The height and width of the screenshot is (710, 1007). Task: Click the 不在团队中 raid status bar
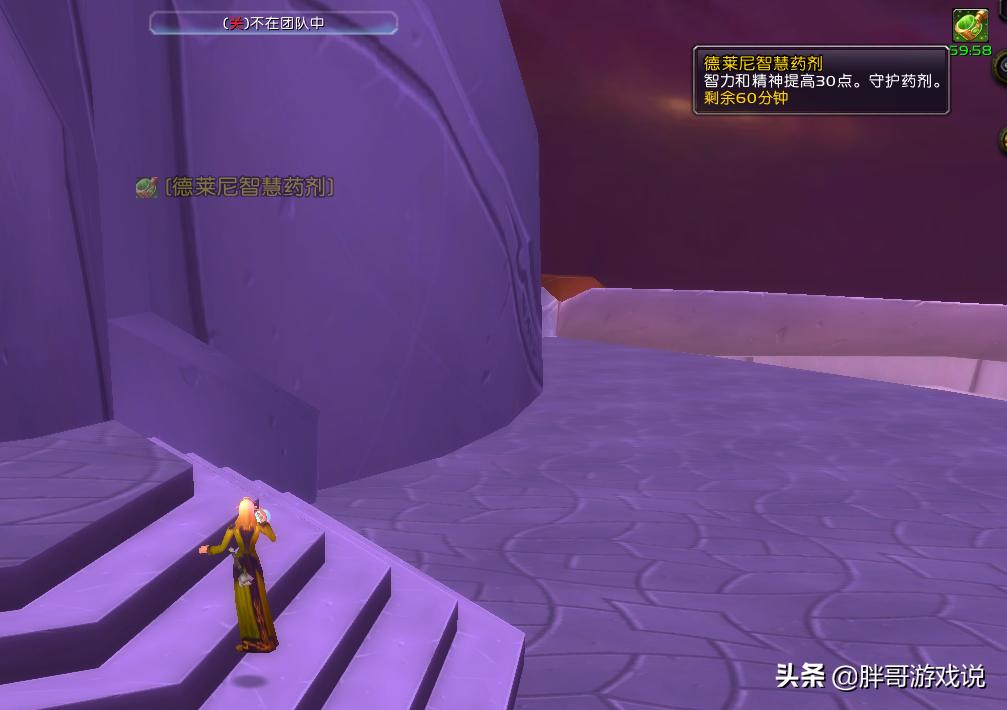[273, 22]
